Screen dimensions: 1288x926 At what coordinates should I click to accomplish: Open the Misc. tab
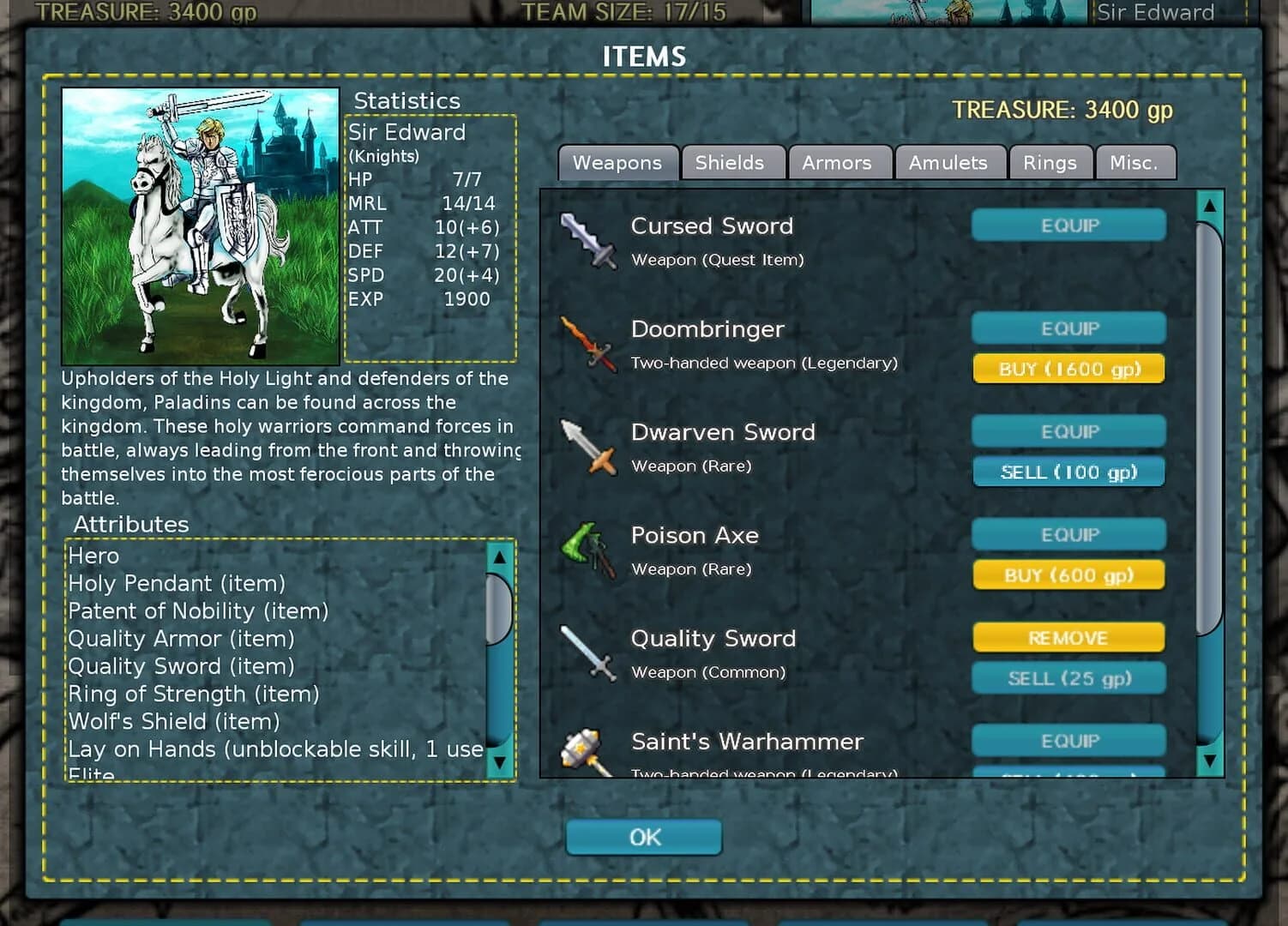pyautogui.click(x=1136, y=162)
